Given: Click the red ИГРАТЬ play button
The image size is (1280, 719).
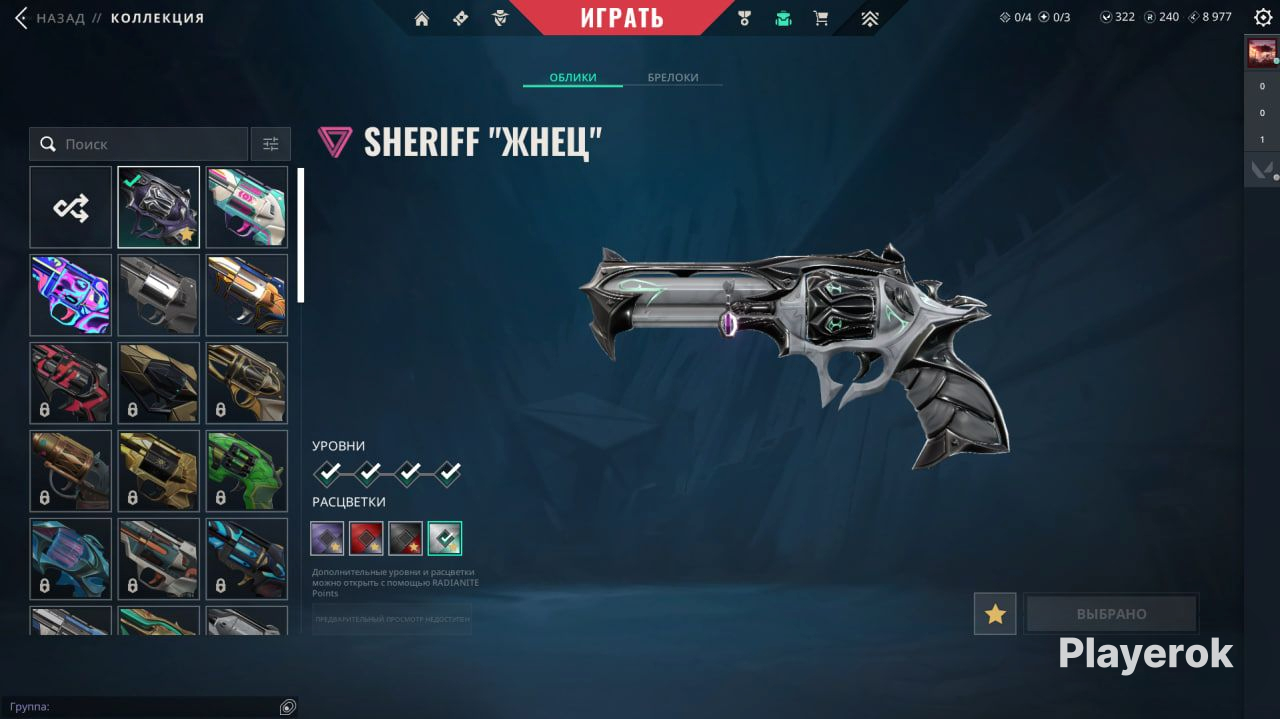Looking at the screenshot, I should click(x=621, y=18).
